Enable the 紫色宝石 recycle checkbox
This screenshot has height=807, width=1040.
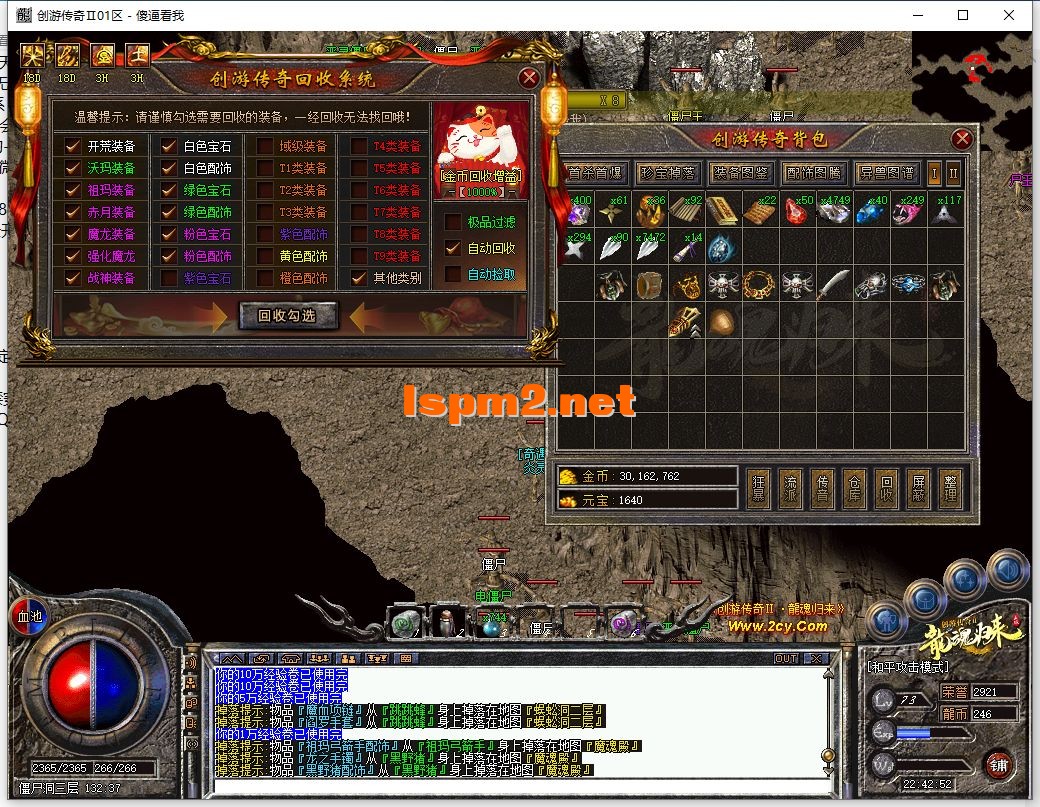coord(168,278)
